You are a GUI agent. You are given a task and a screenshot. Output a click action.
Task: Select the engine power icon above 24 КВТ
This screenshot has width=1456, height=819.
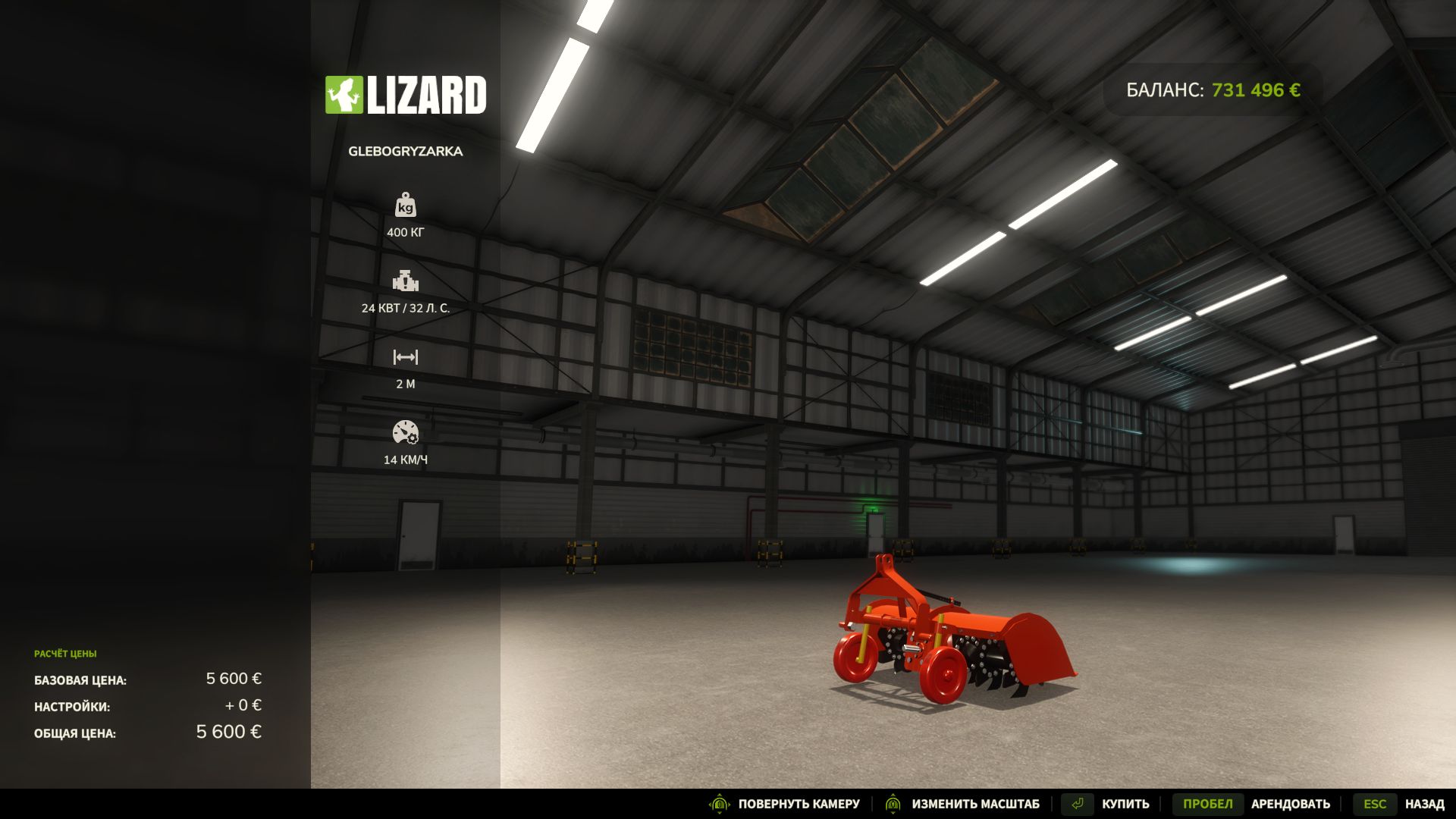[x=406, y=282]
